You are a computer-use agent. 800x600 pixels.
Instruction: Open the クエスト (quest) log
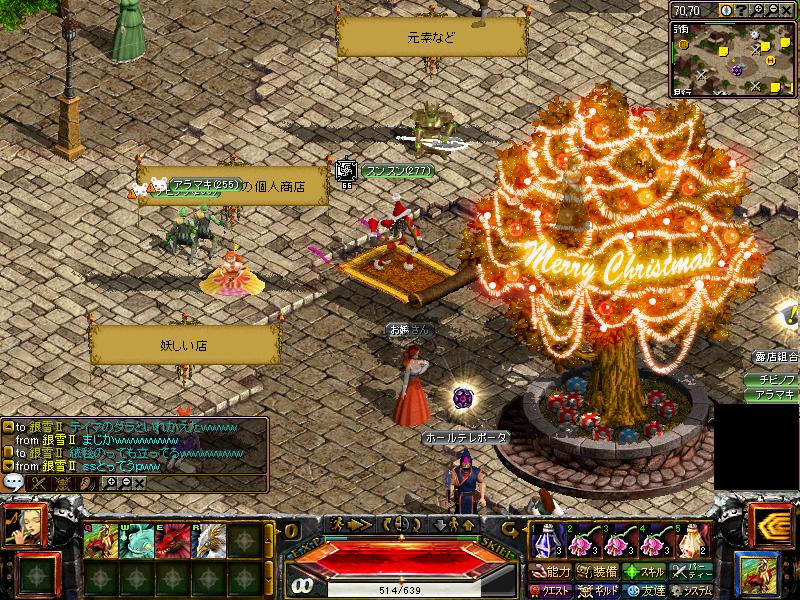point(552,590)
